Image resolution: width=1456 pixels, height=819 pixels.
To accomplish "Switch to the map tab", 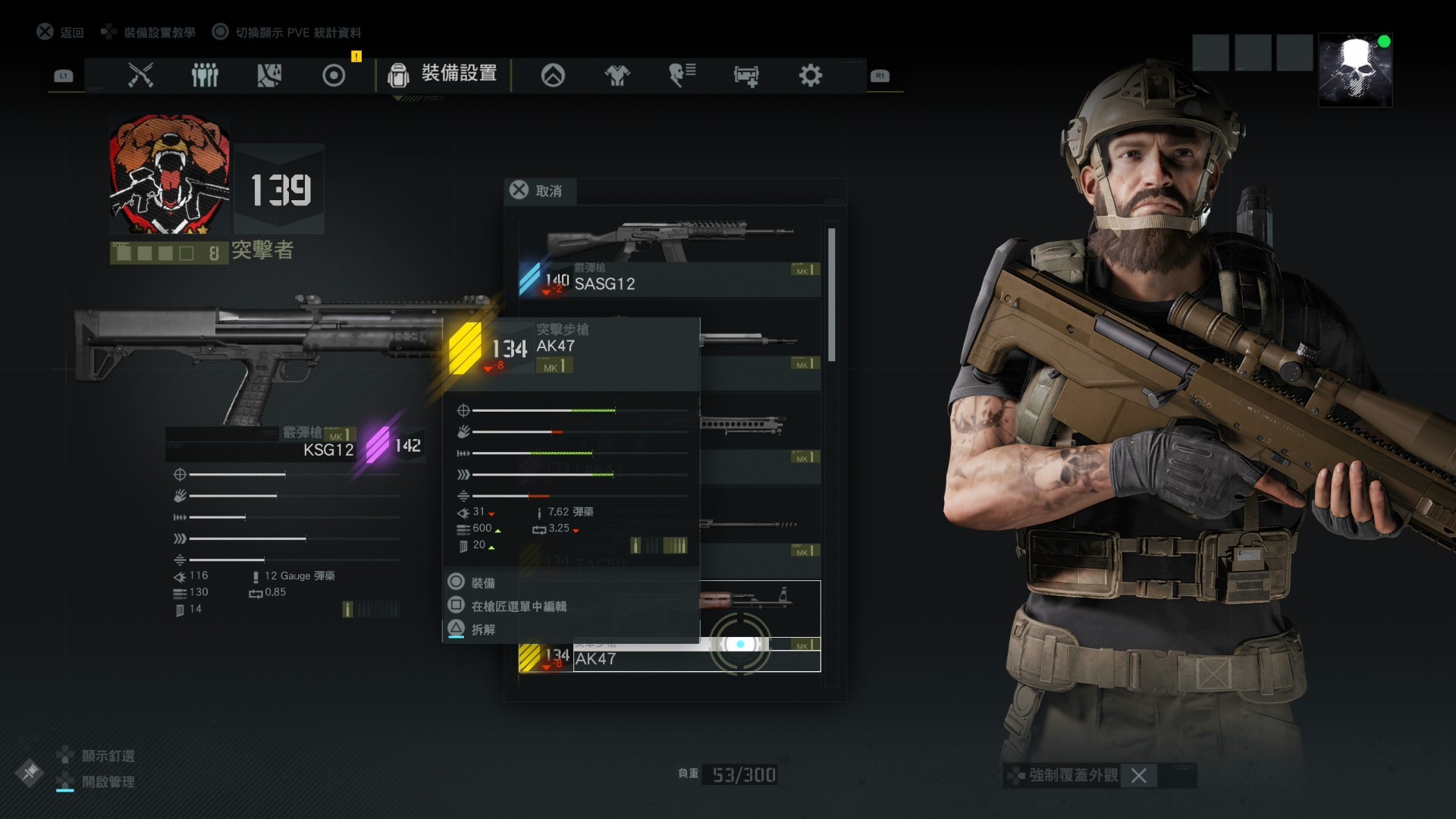I will click(269, 75).
